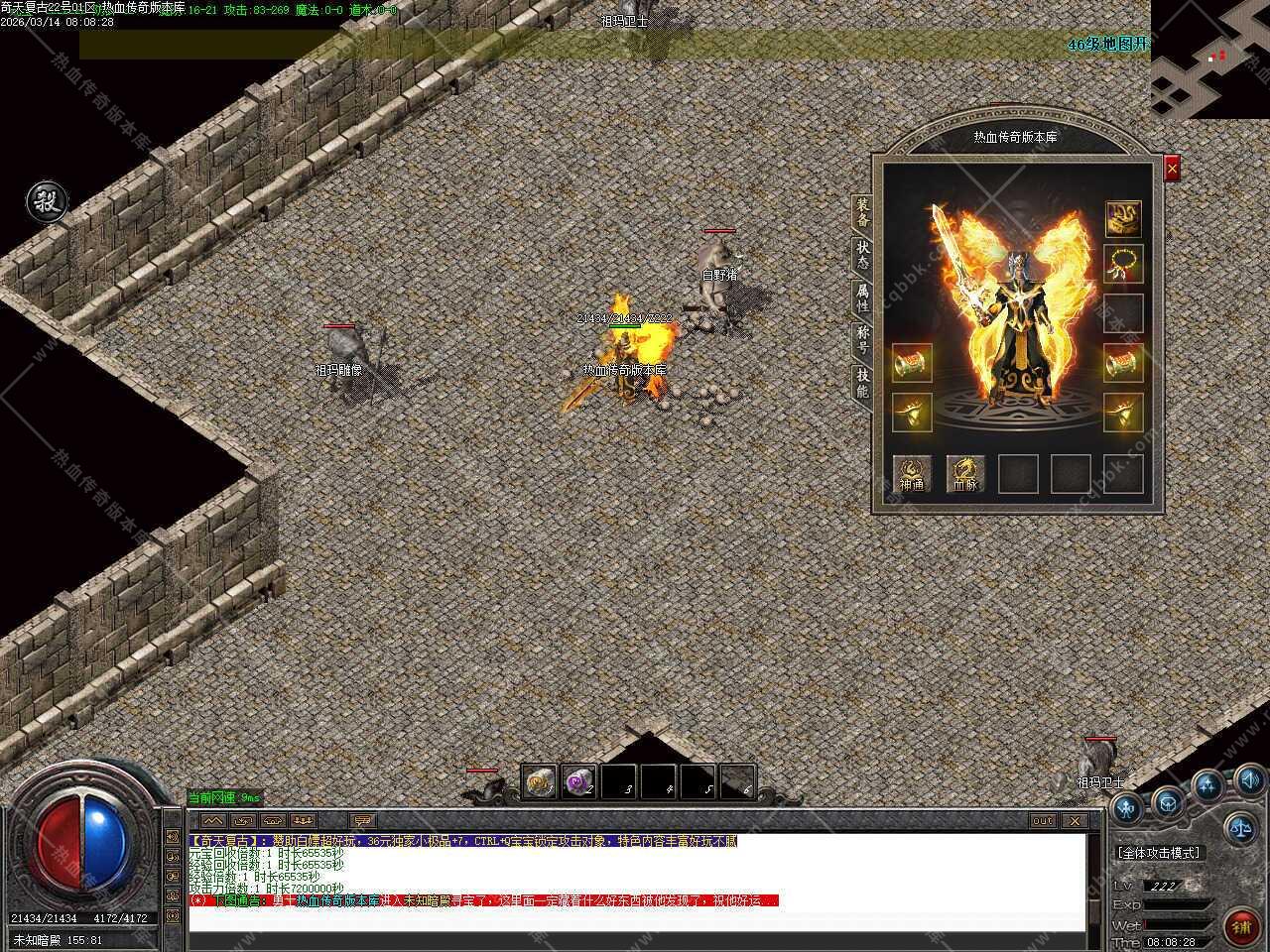The height and width of the screenshot is (952, 1270).
Task: Open the 状态 status tab
Action: click(x=862, y=254)
